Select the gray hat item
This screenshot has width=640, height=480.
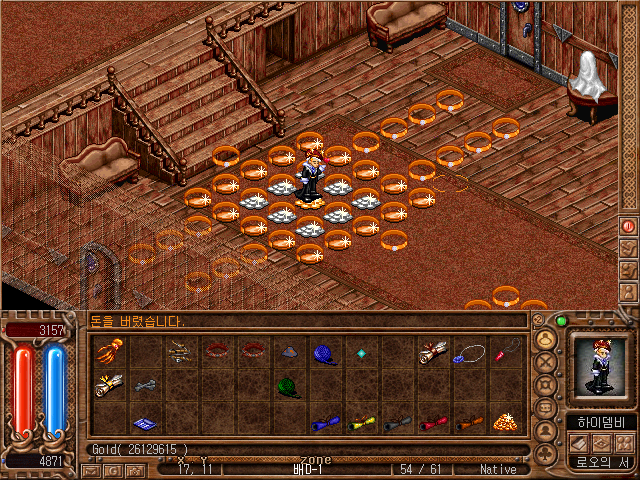click(288, 352)
